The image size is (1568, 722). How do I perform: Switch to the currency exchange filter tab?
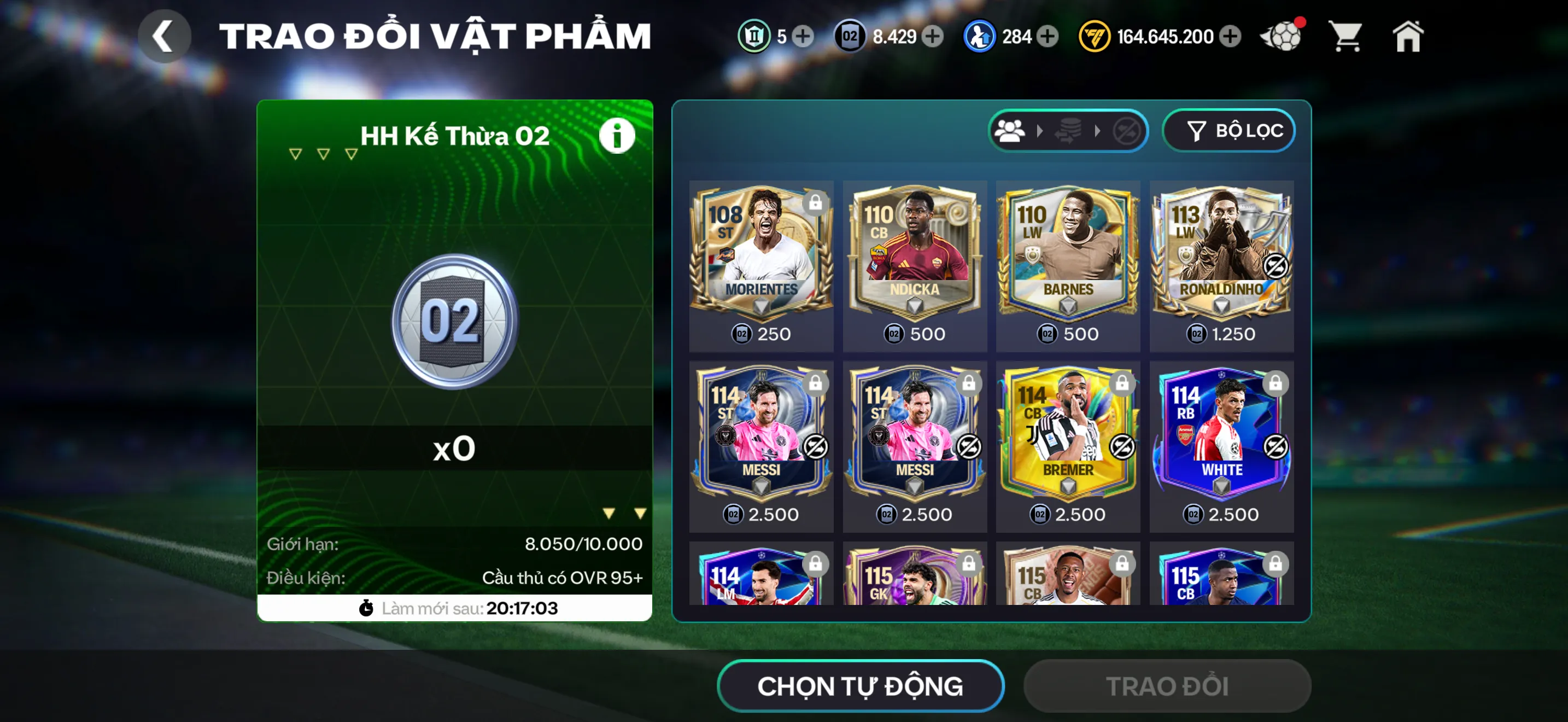click(1069, 130)
